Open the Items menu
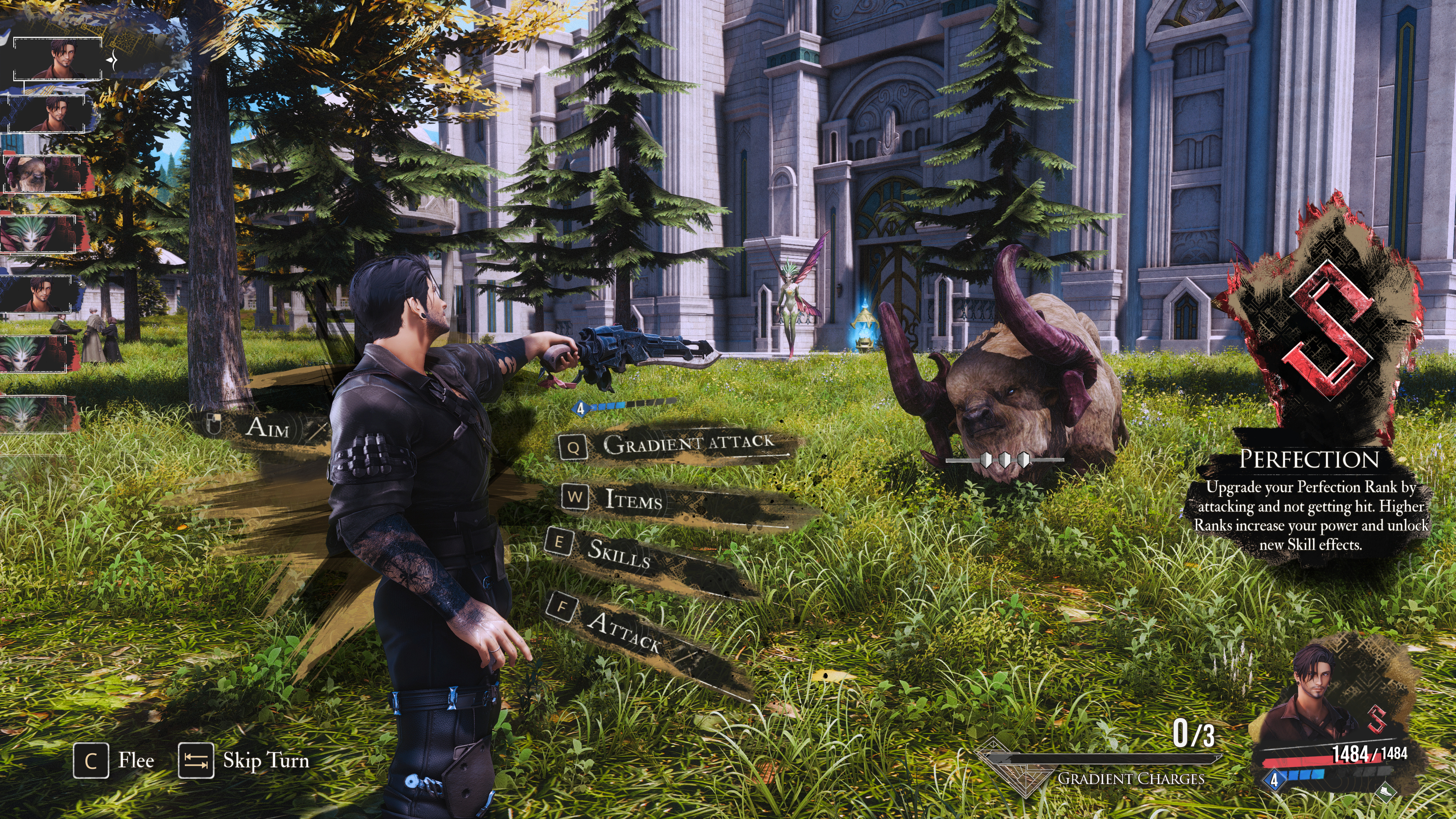This screenshot has width=1456, height=819. (633, 499)
